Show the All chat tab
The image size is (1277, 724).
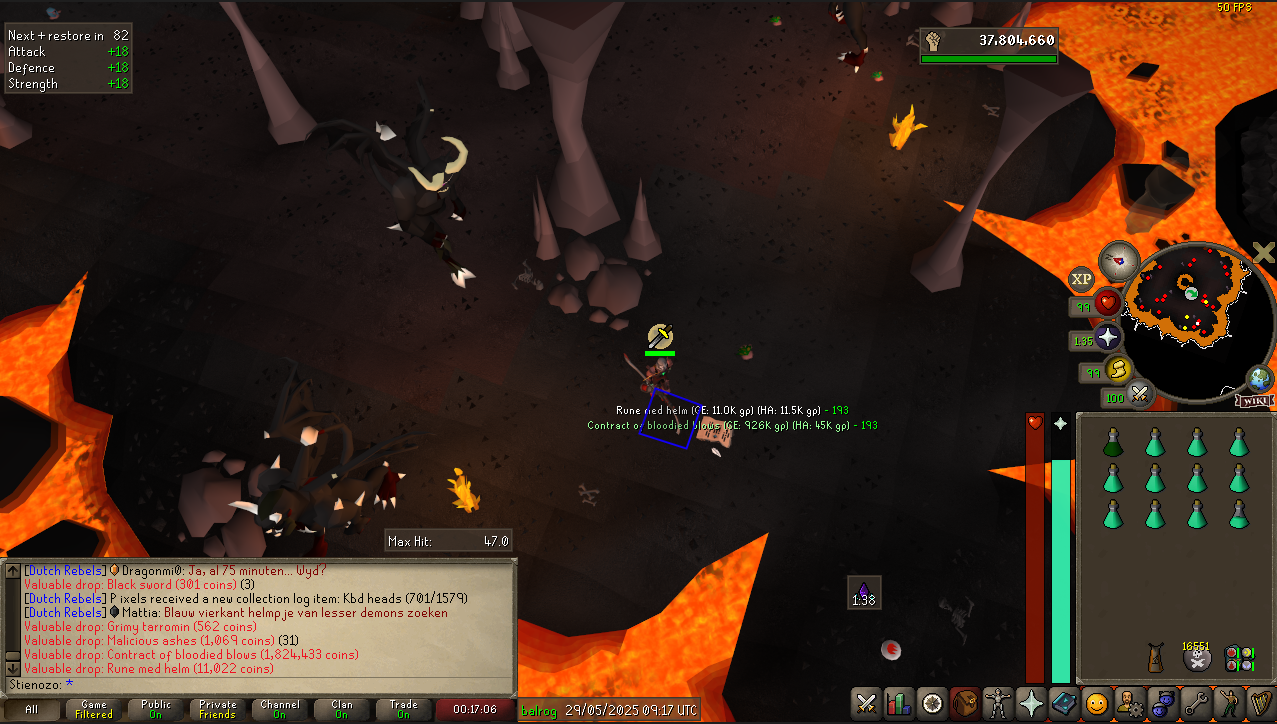pos(31,710)
